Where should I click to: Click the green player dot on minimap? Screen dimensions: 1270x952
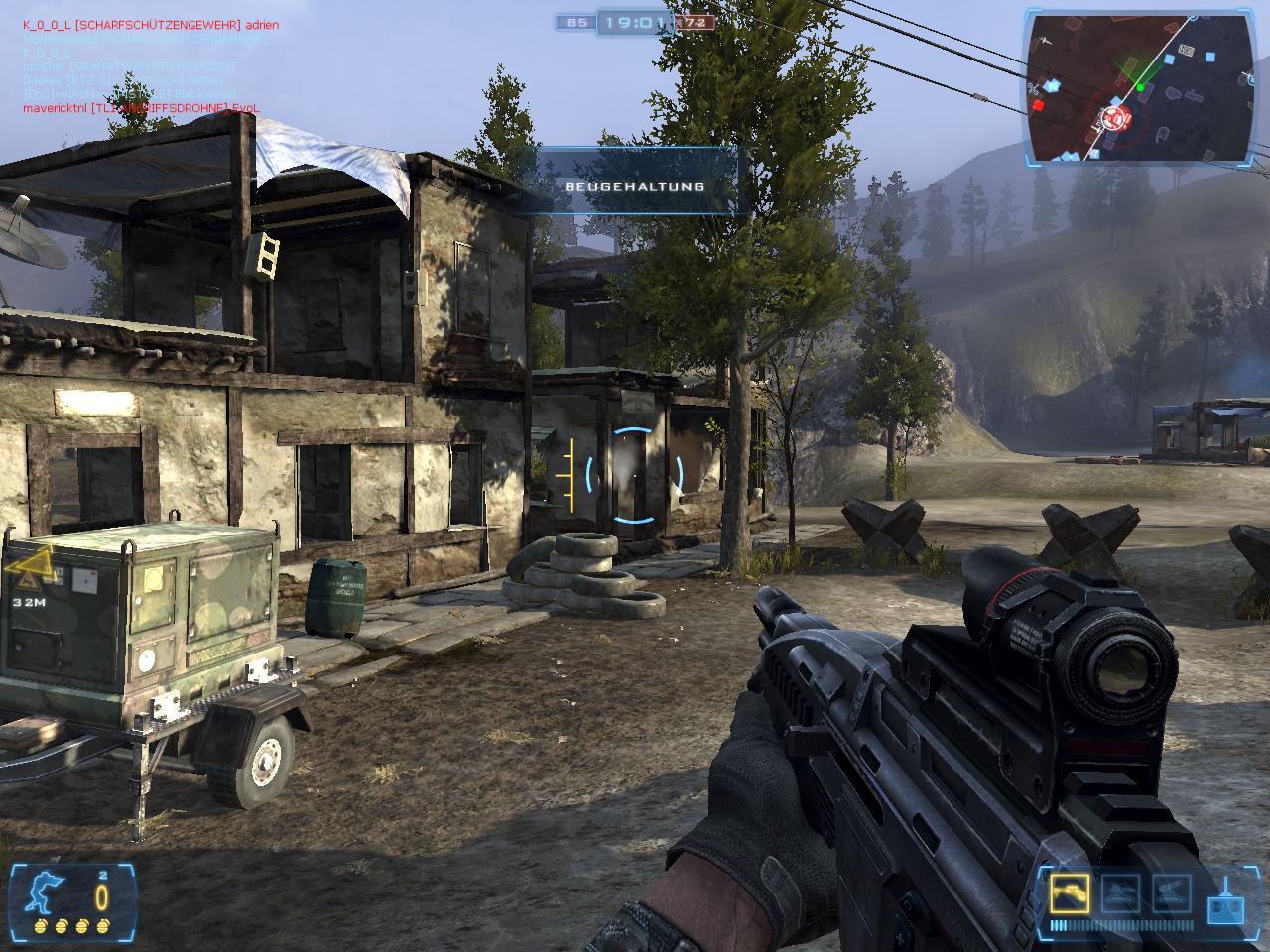pyautogui.click(x=1140, y=87)
